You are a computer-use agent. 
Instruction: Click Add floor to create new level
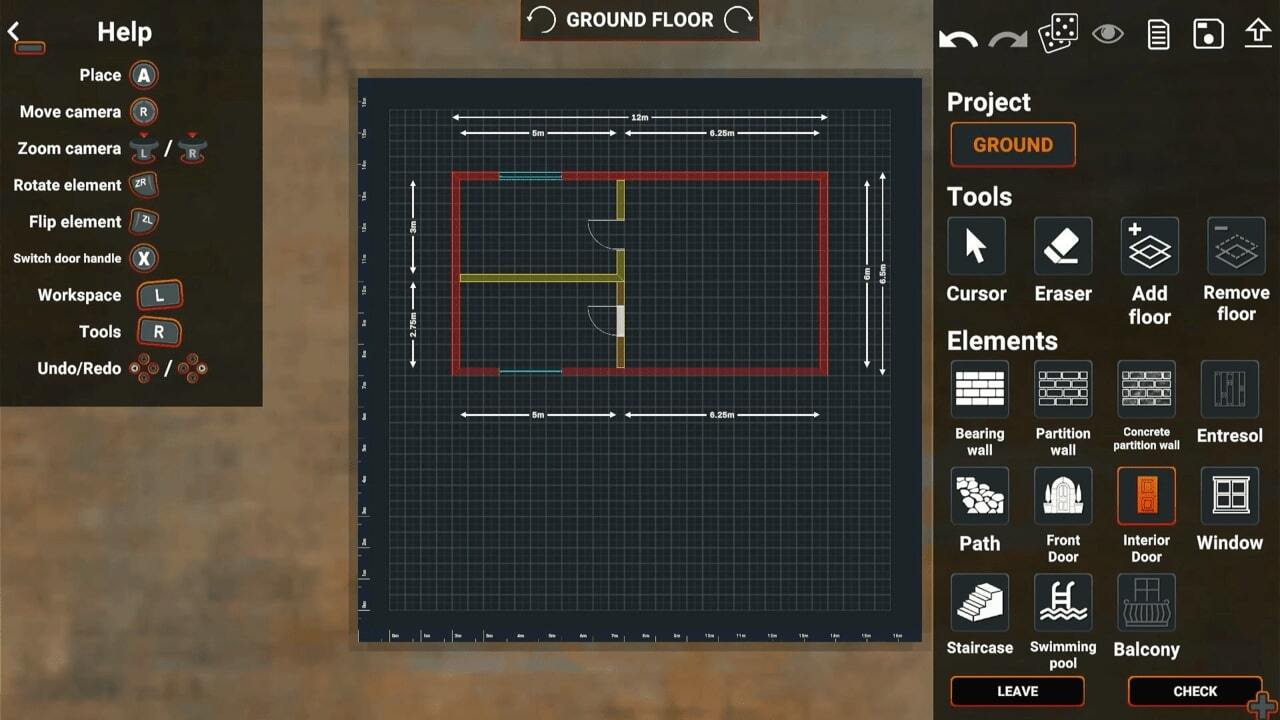point(1148,246)
